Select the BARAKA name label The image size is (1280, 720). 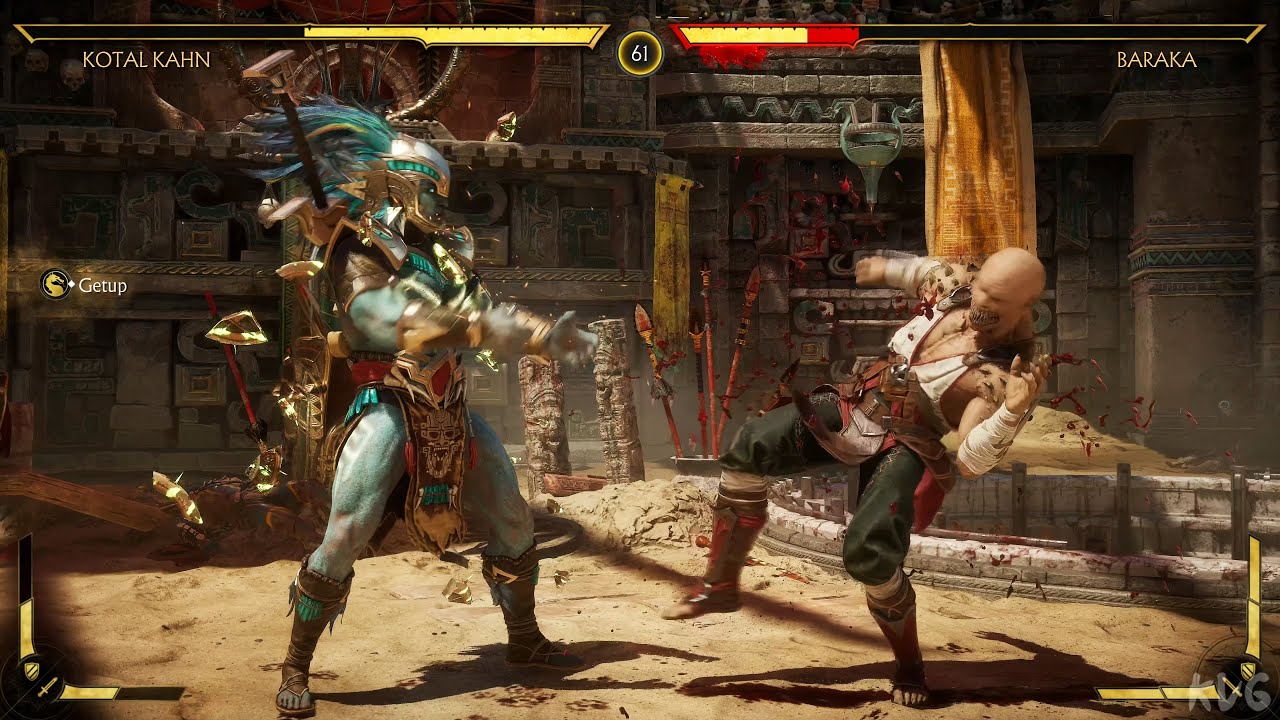1157,60
